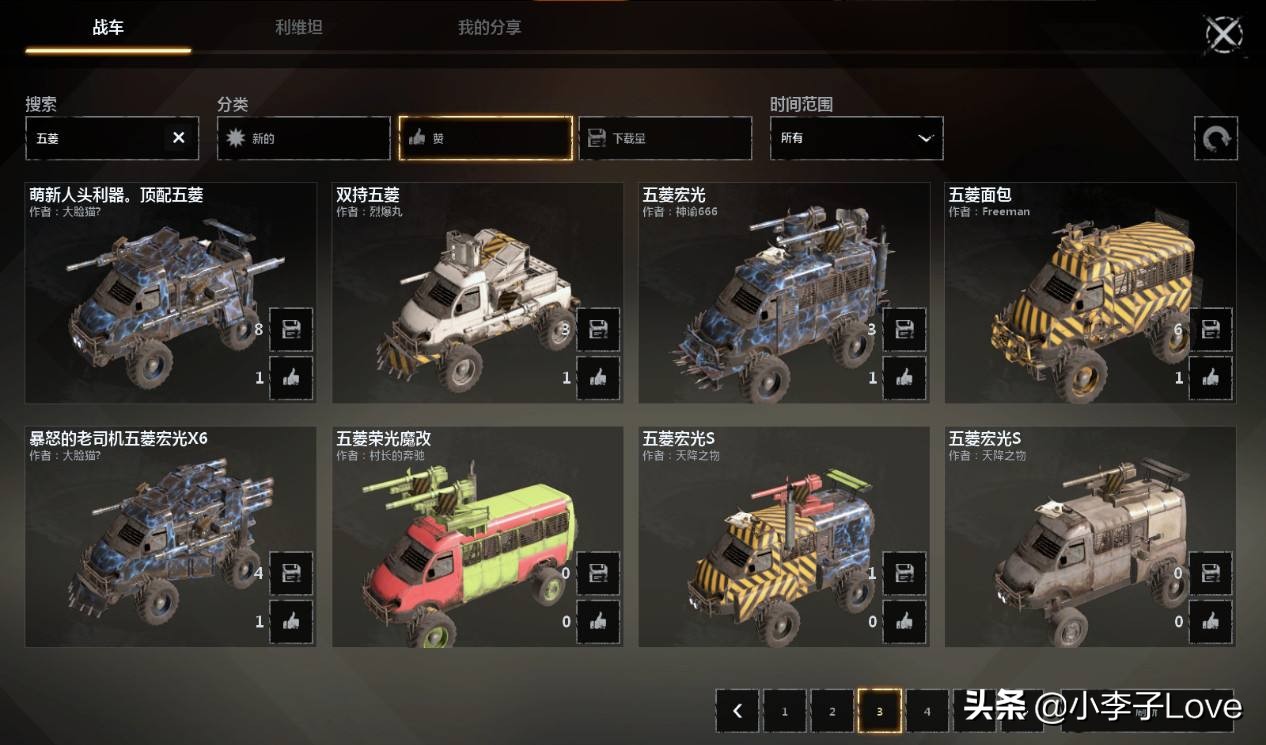The width and height of the screenshot is (1266, 745).
Task: Show the 我的分享 tab
Action: point(489,28)
